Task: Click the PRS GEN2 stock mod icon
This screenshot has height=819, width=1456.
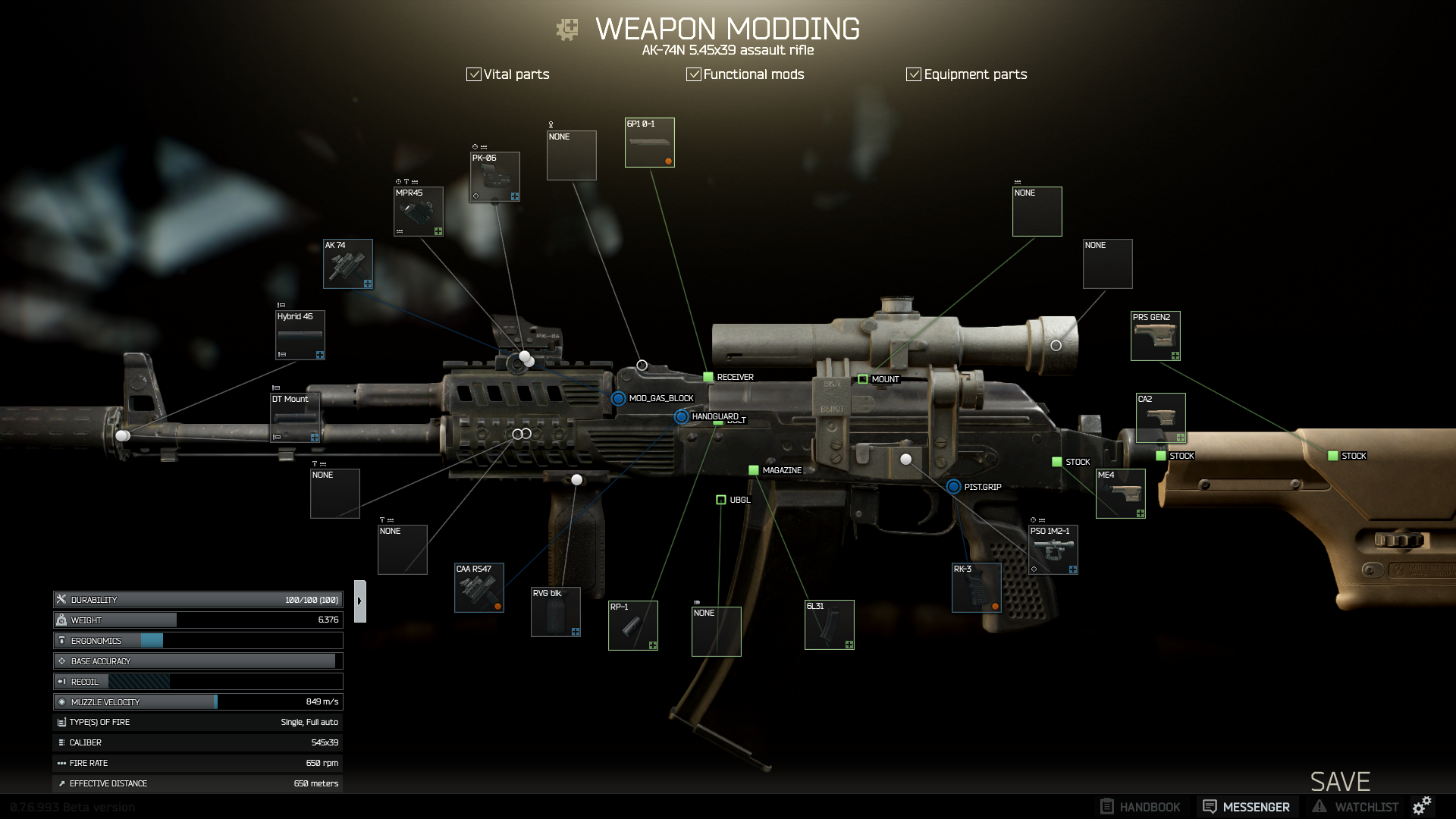Action: point(1155,335)
